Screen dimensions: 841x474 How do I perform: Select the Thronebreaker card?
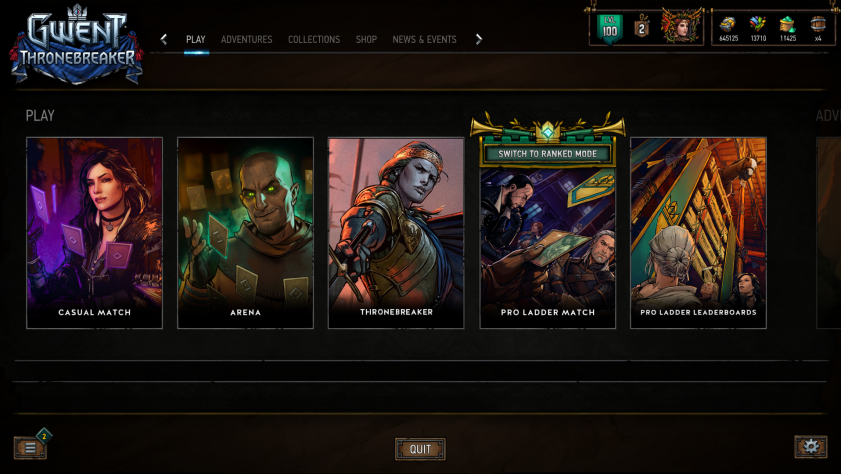coord(396,233)
